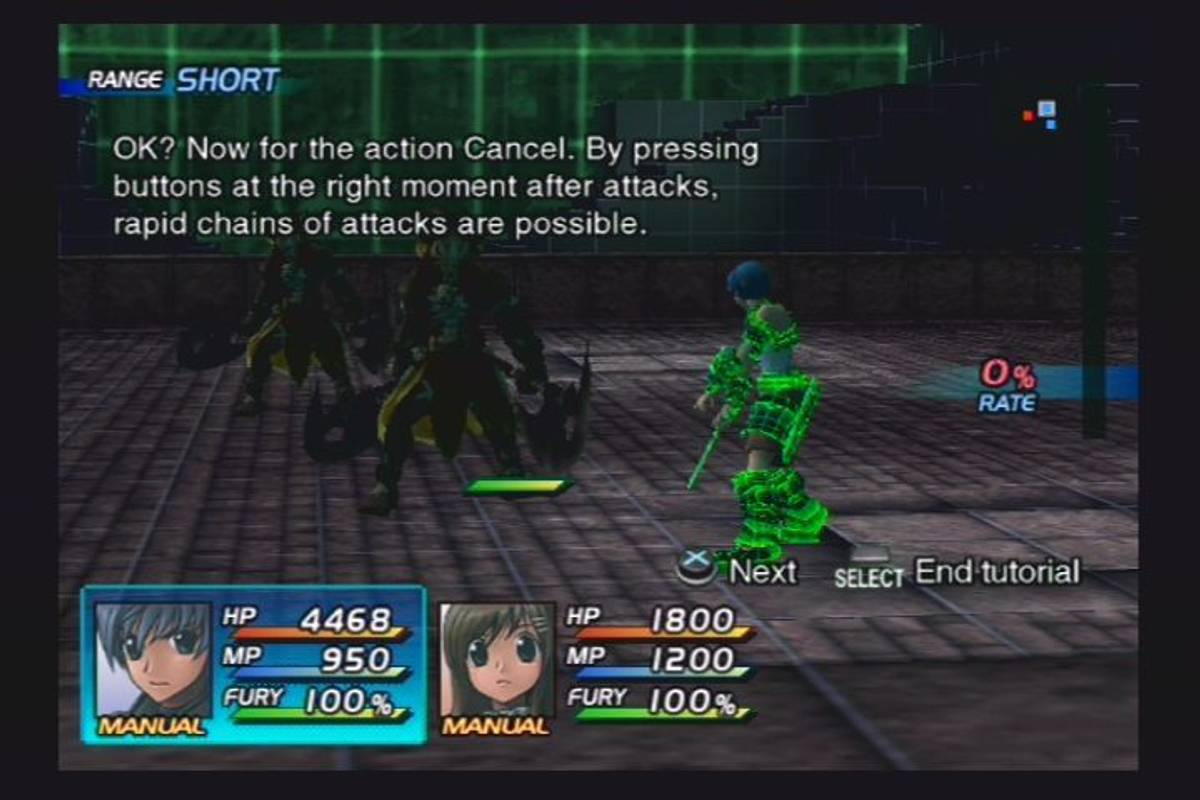Screen dimensions: 1200x800
Task: Toggle MANUAL mode under the silver-haired portrait
Action: (152, 727)
